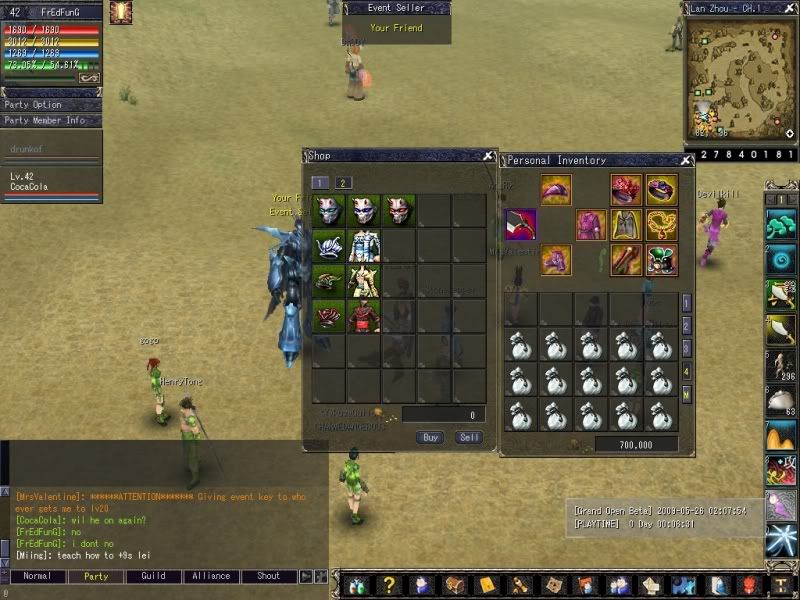This screenshot has width=800, height=600.
Task: Select the Shout chat tab
Action: [x=268, y=576]
